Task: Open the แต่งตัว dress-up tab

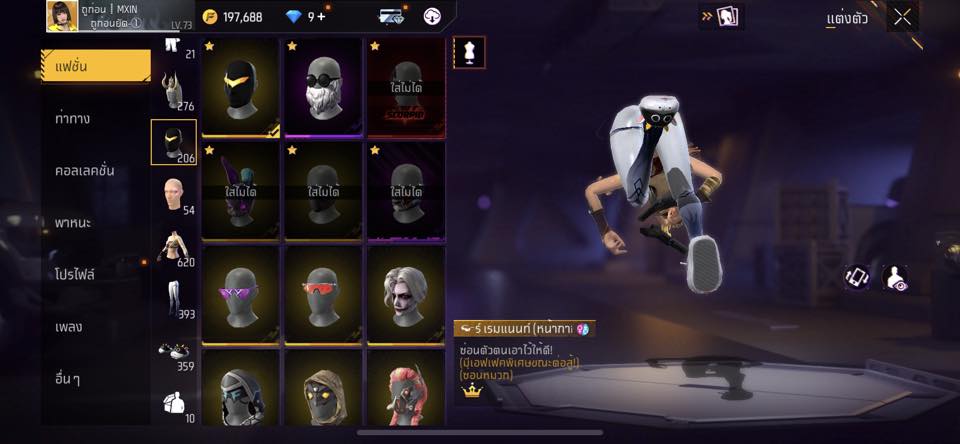Action: click(847, 18)
